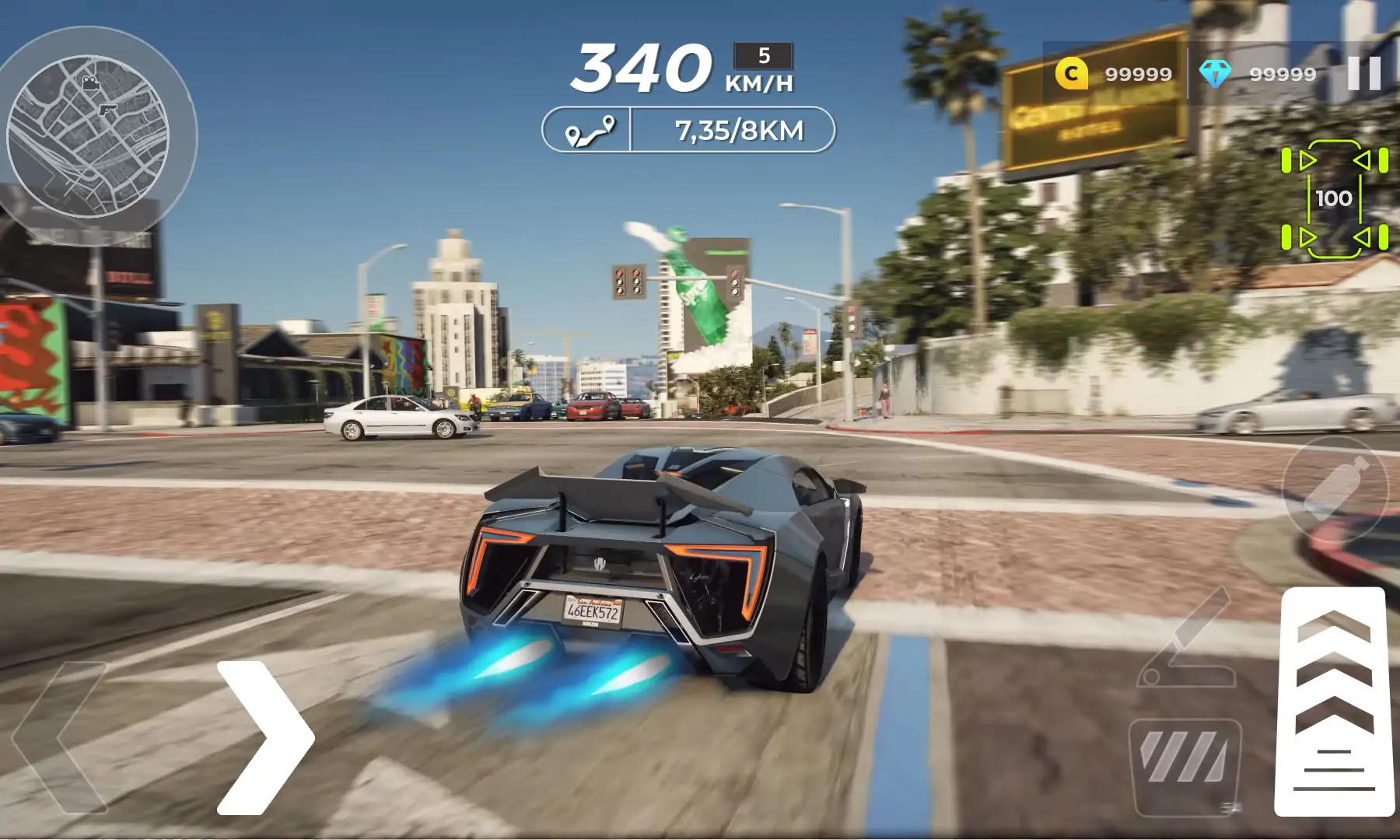Steer right with the right arrow
This screenshot has height=840, width=1400.
click(266, 737)
